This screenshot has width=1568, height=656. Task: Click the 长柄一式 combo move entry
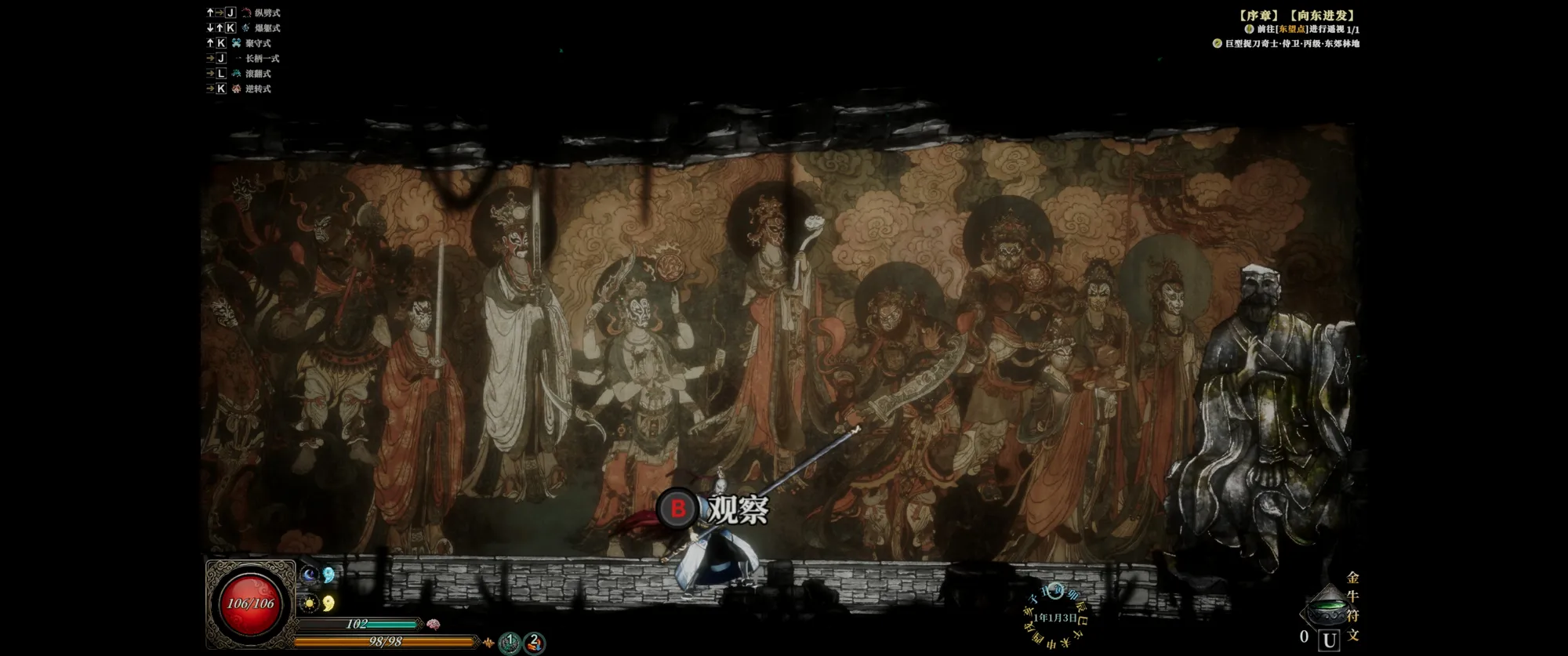[262, 58]
